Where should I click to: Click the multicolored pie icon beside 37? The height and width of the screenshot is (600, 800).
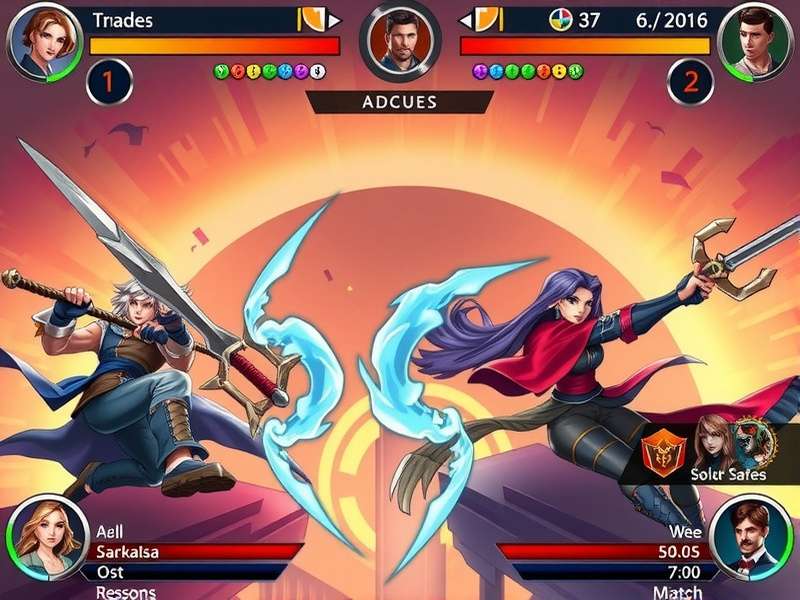560,19
